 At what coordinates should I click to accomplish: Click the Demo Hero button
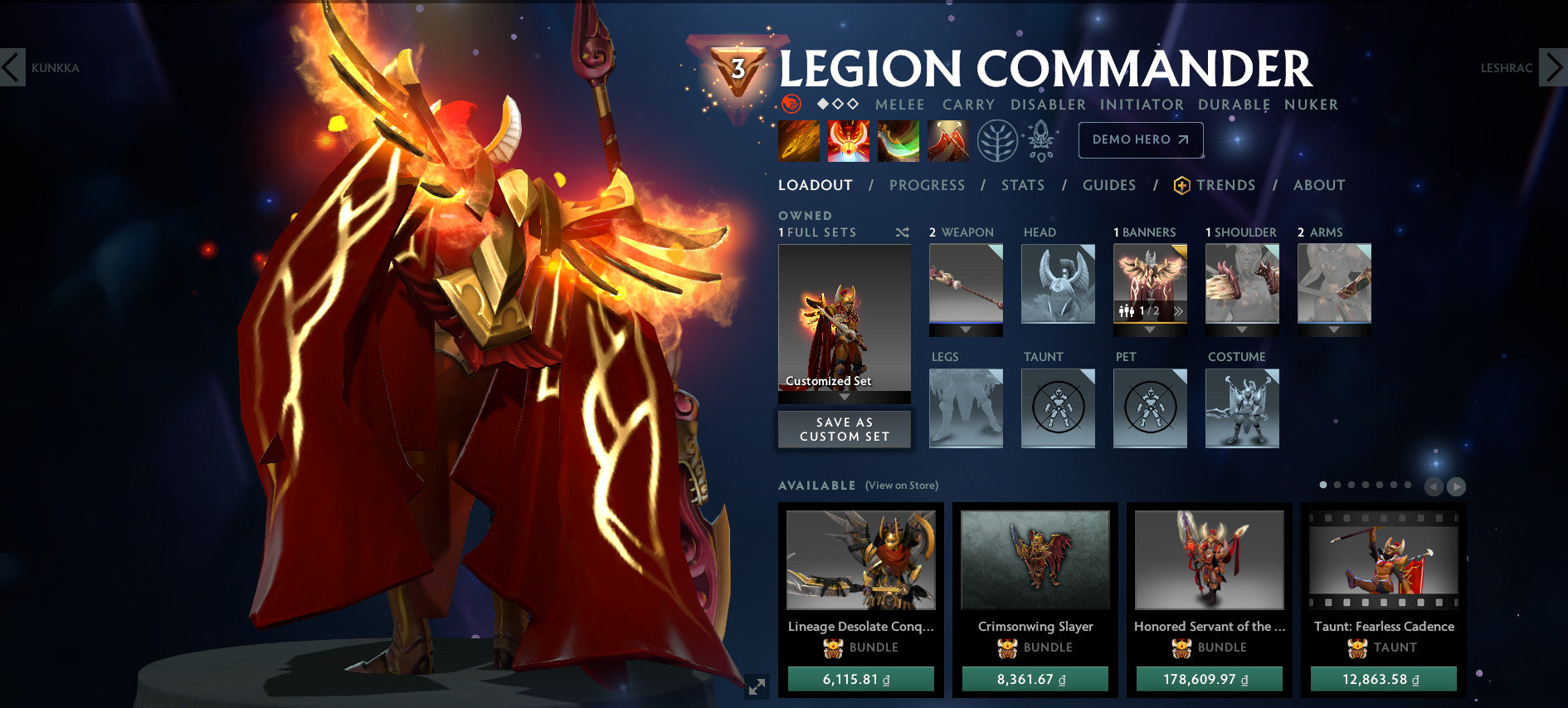click(x=1140, y=139)
